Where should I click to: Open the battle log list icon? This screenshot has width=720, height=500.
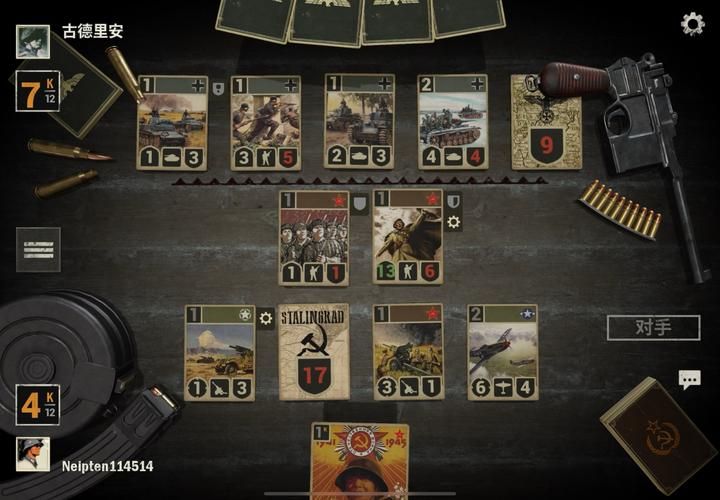[x=38, y=249]
